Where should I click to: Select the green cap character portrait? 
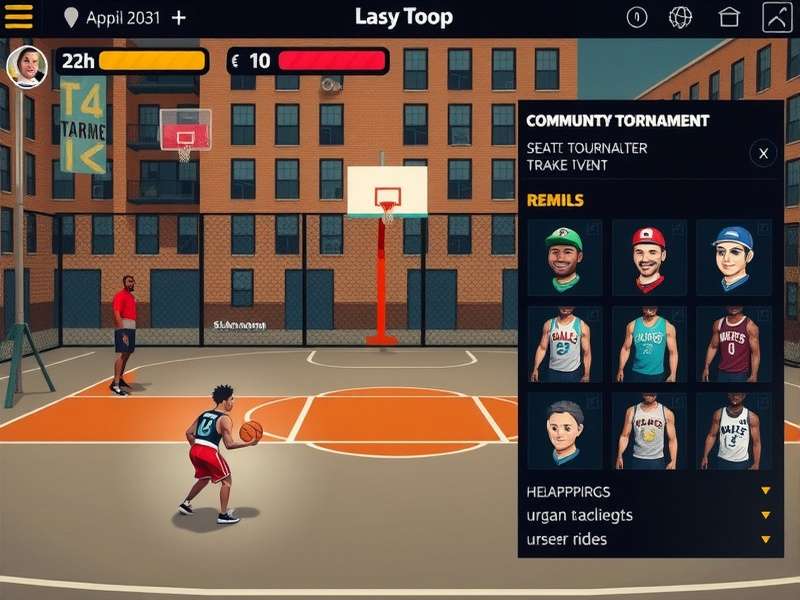[564, 257]
